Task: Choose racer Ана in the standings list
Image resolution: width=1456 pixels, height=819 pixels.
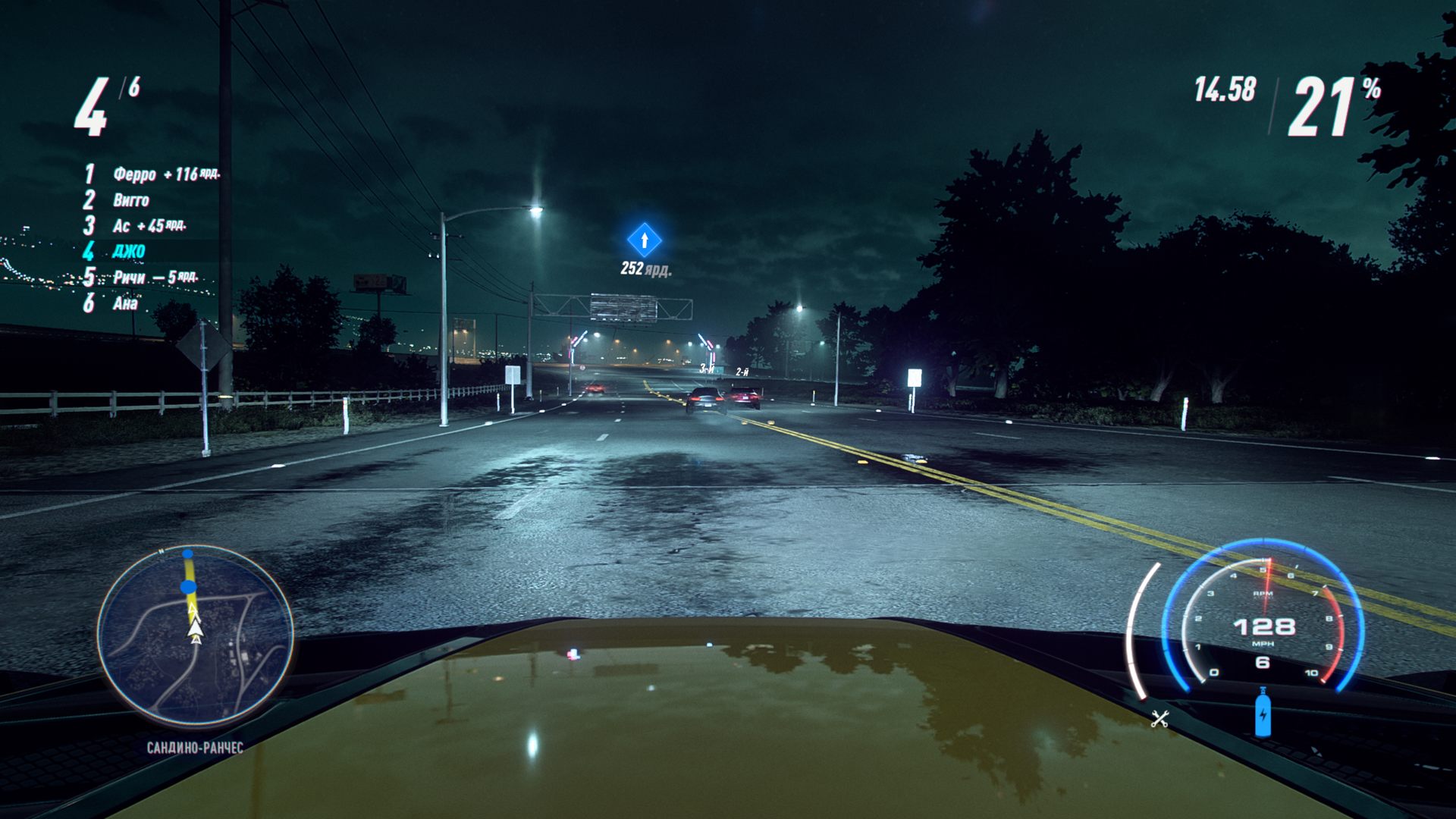Action: [125, 304]
